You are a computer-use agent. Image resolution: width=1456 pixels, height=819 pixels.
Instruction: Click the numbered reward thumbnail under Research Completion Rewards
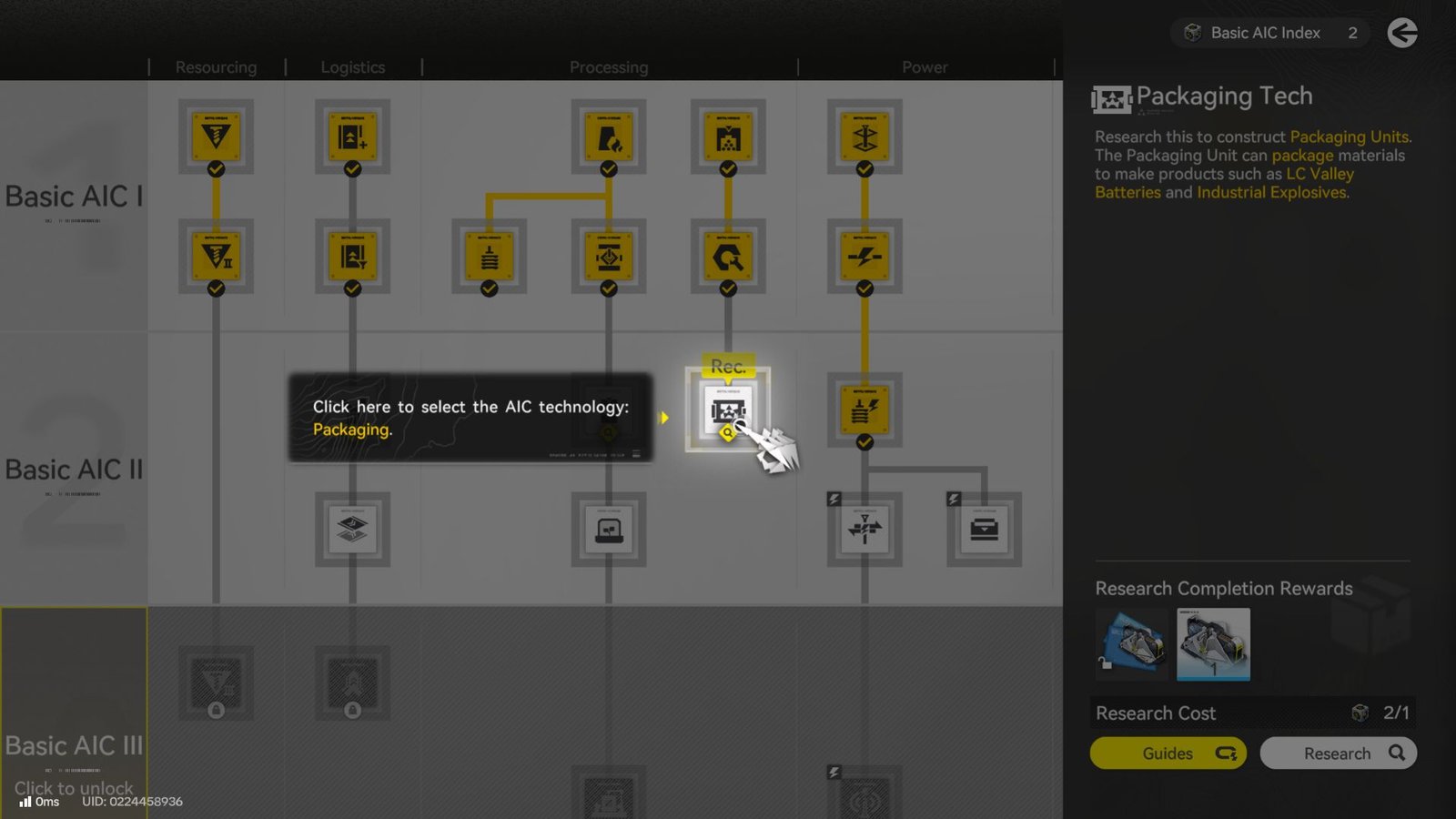(1213, 644)
